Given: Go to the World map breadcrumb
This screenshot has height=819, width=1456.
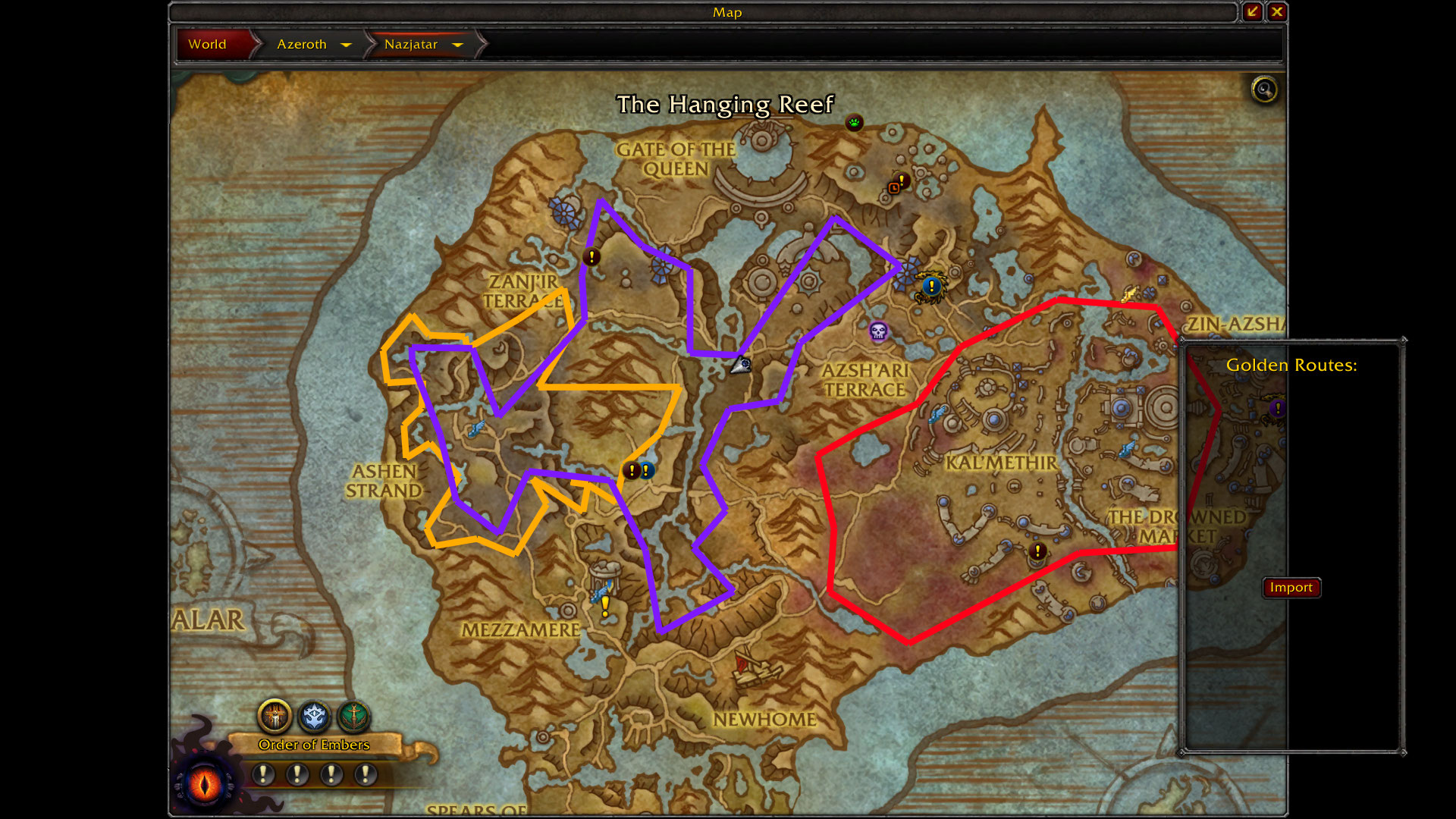Looking at the screenshot, I should click(x=208, y=44).
